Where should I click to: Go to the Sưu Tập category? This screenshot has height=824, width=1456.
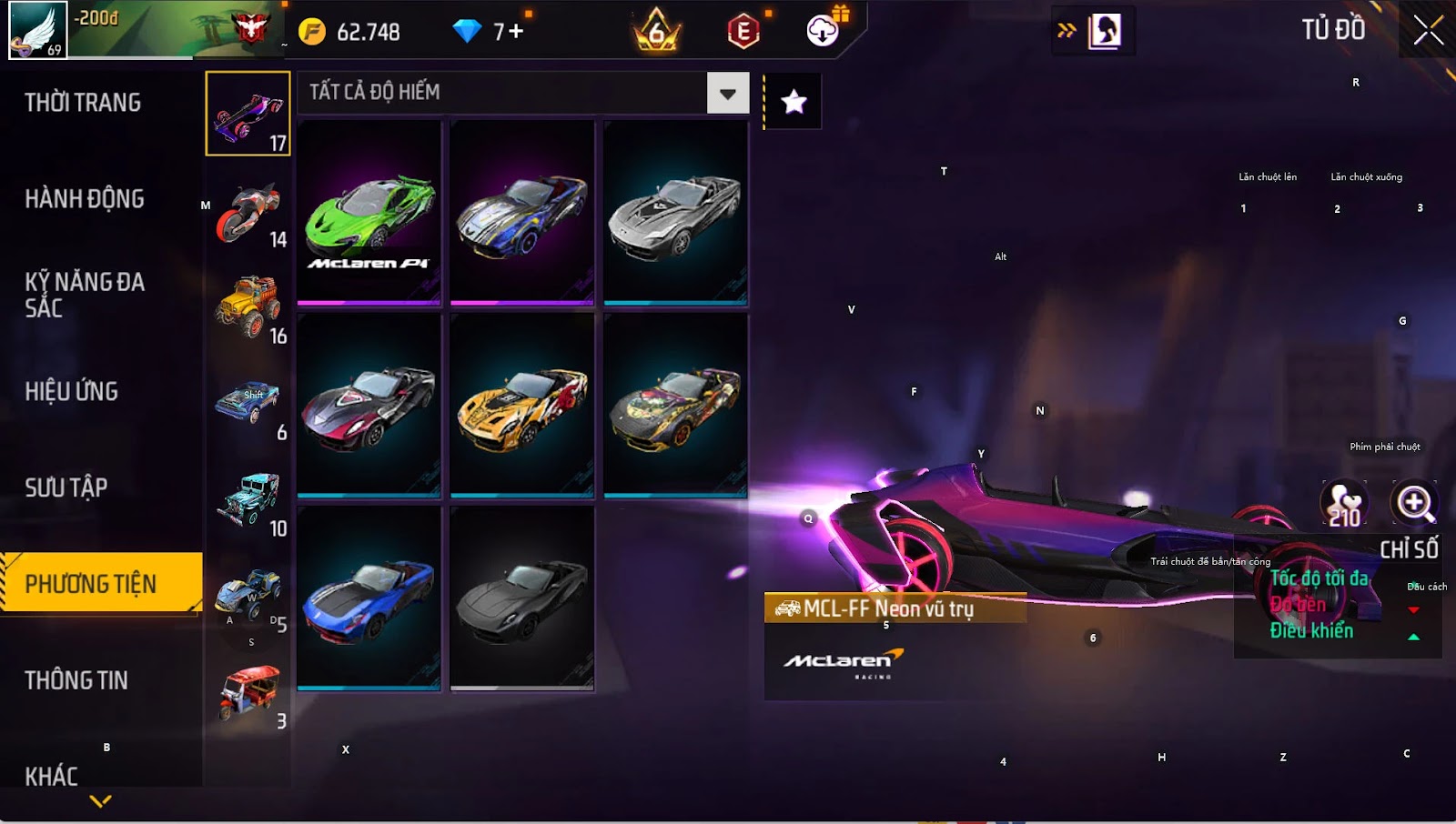[66, 488]
